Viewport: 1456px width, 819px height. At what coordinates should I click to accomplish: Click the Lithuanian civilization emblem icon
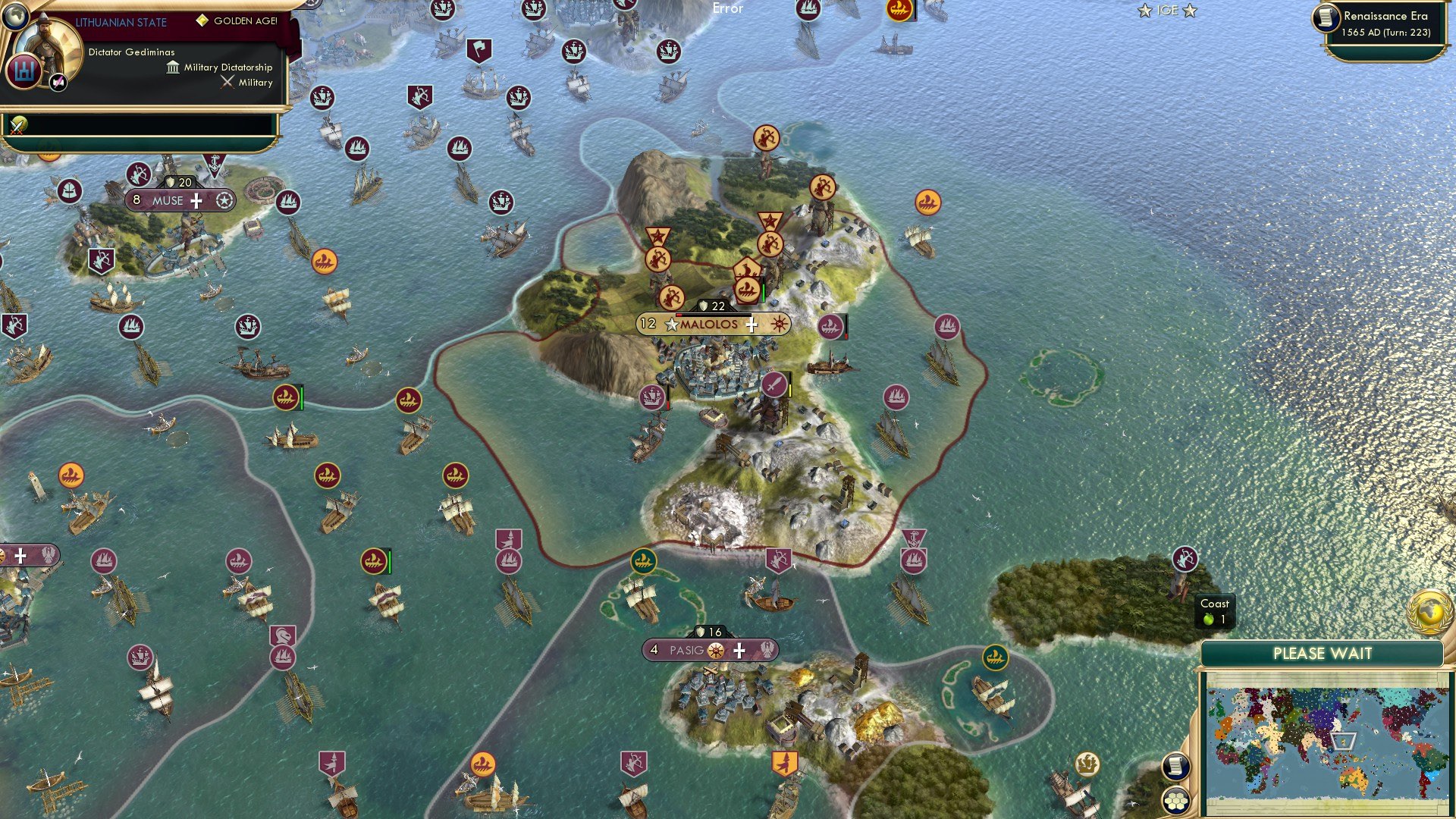[x=24, y=71]
